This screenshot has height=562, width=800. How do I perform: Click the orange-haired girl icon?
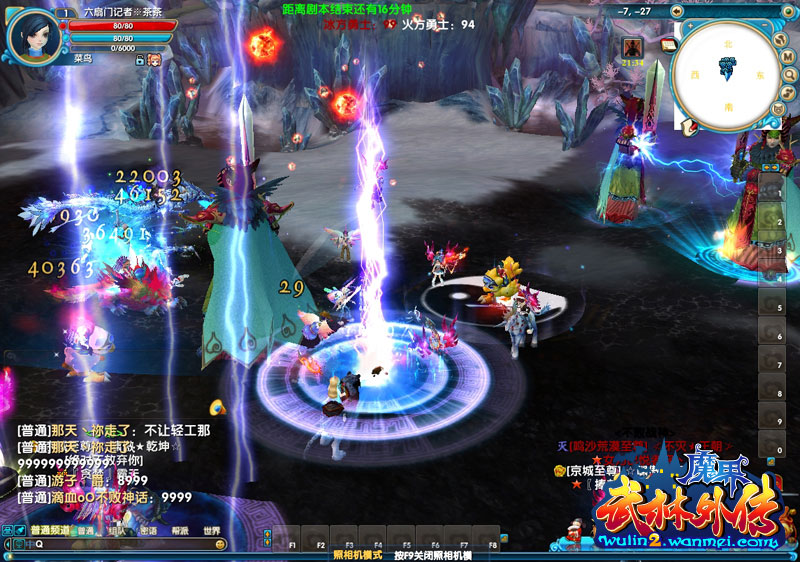[x=155, y=60]
